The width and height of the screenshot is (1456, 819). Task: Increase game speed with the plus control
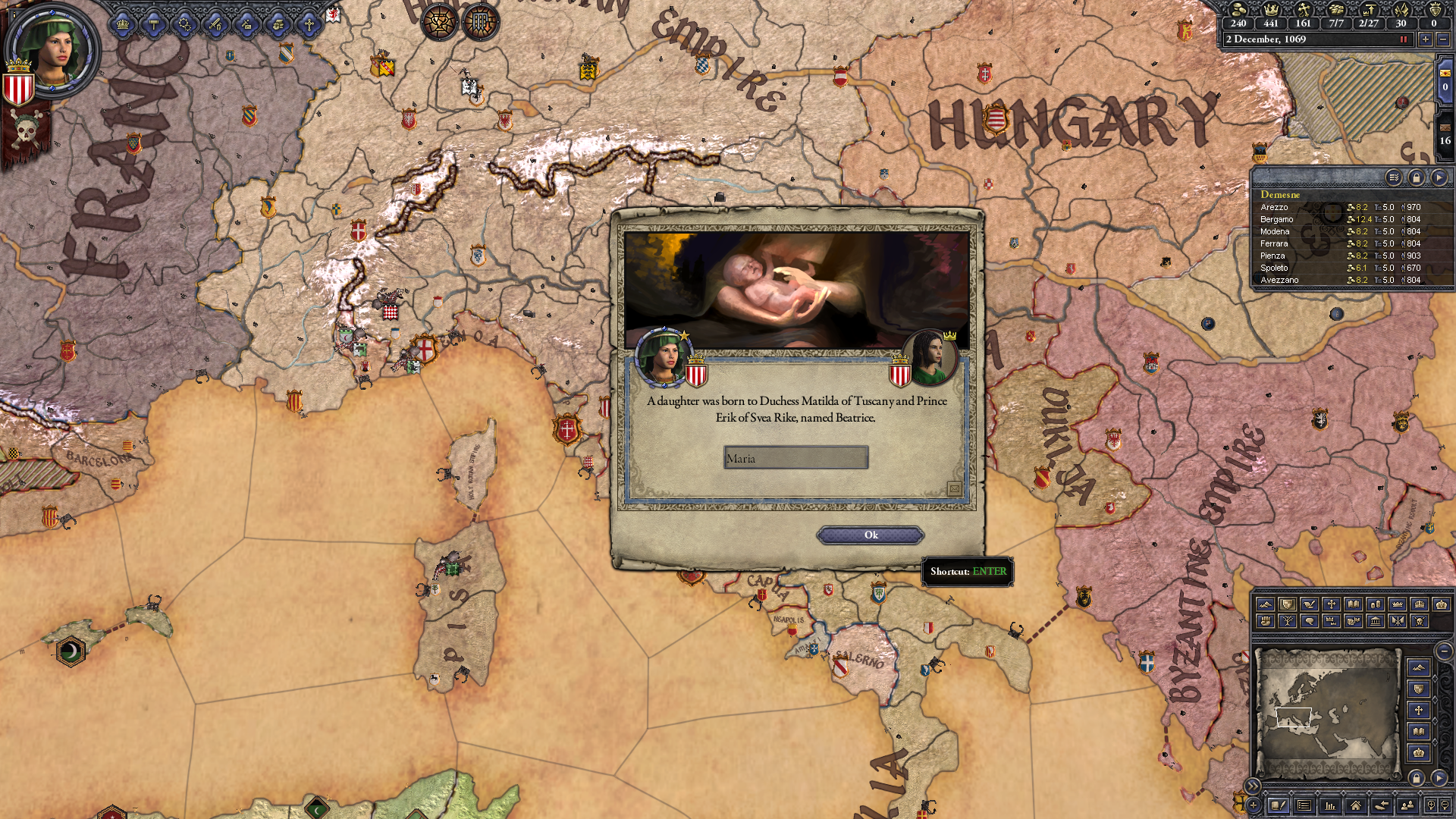[1426, 39]
